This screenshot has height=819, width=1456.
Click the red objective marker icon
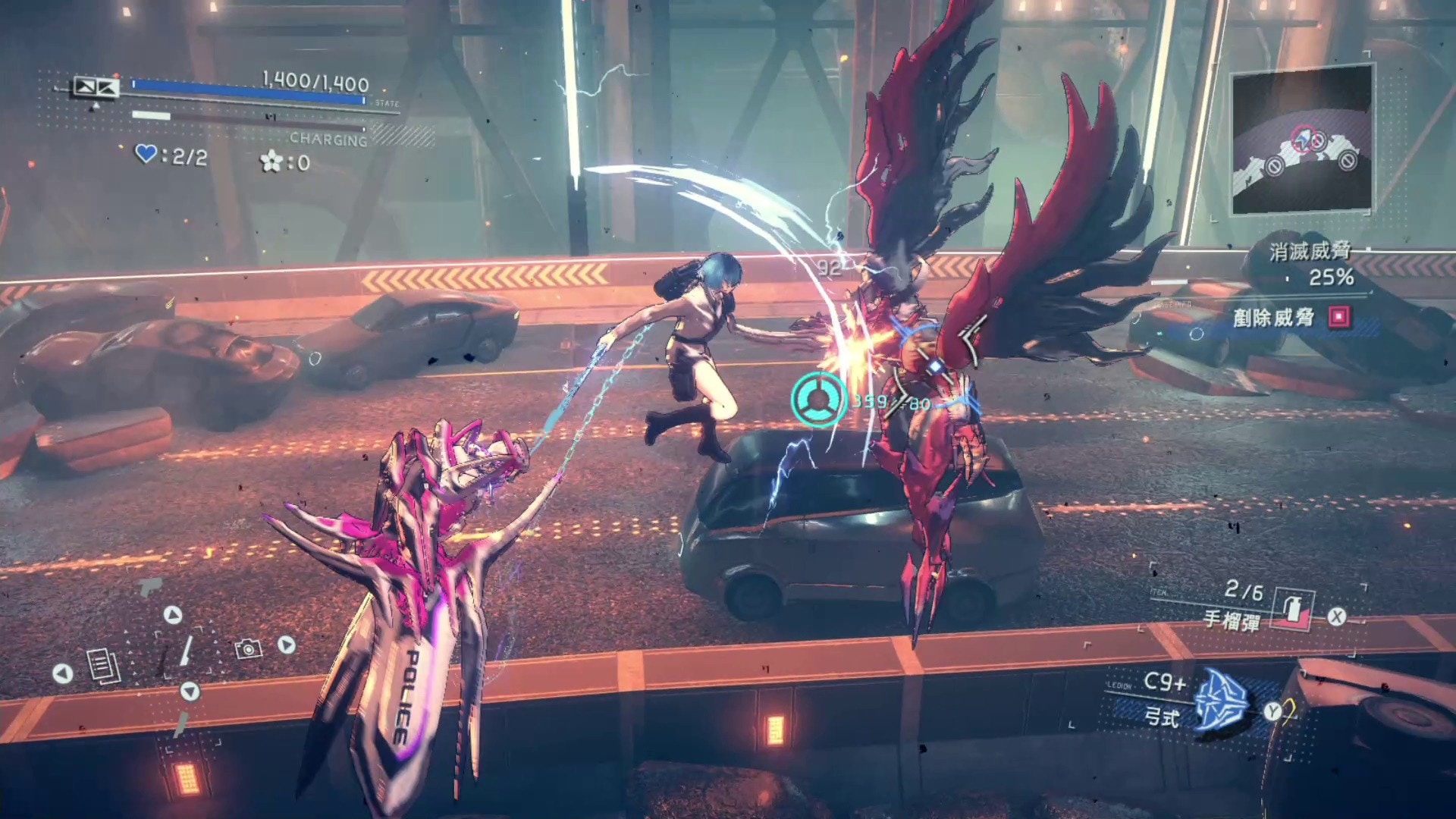tap(1340, 317)
